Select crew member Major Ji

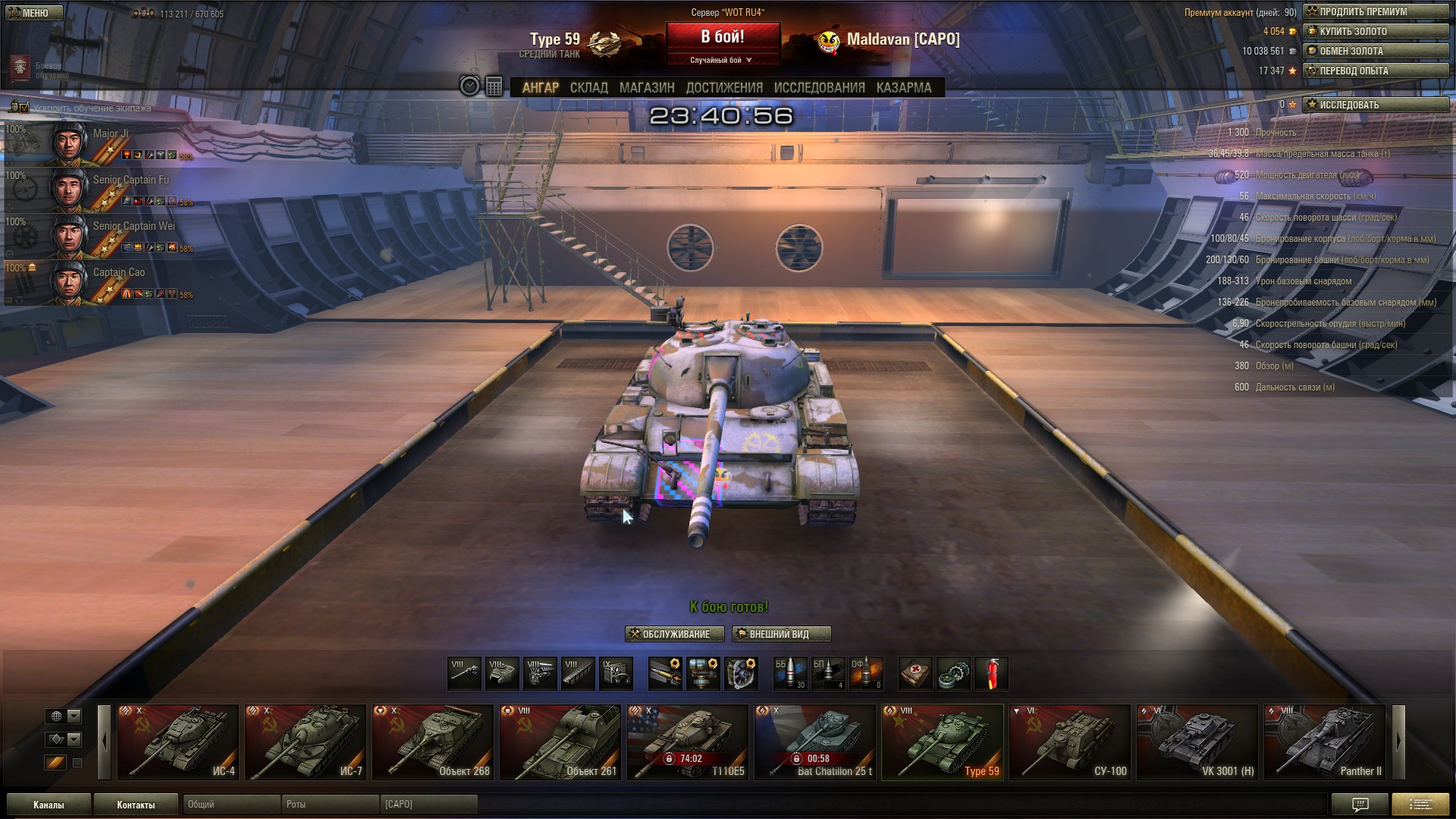[99, 143]
